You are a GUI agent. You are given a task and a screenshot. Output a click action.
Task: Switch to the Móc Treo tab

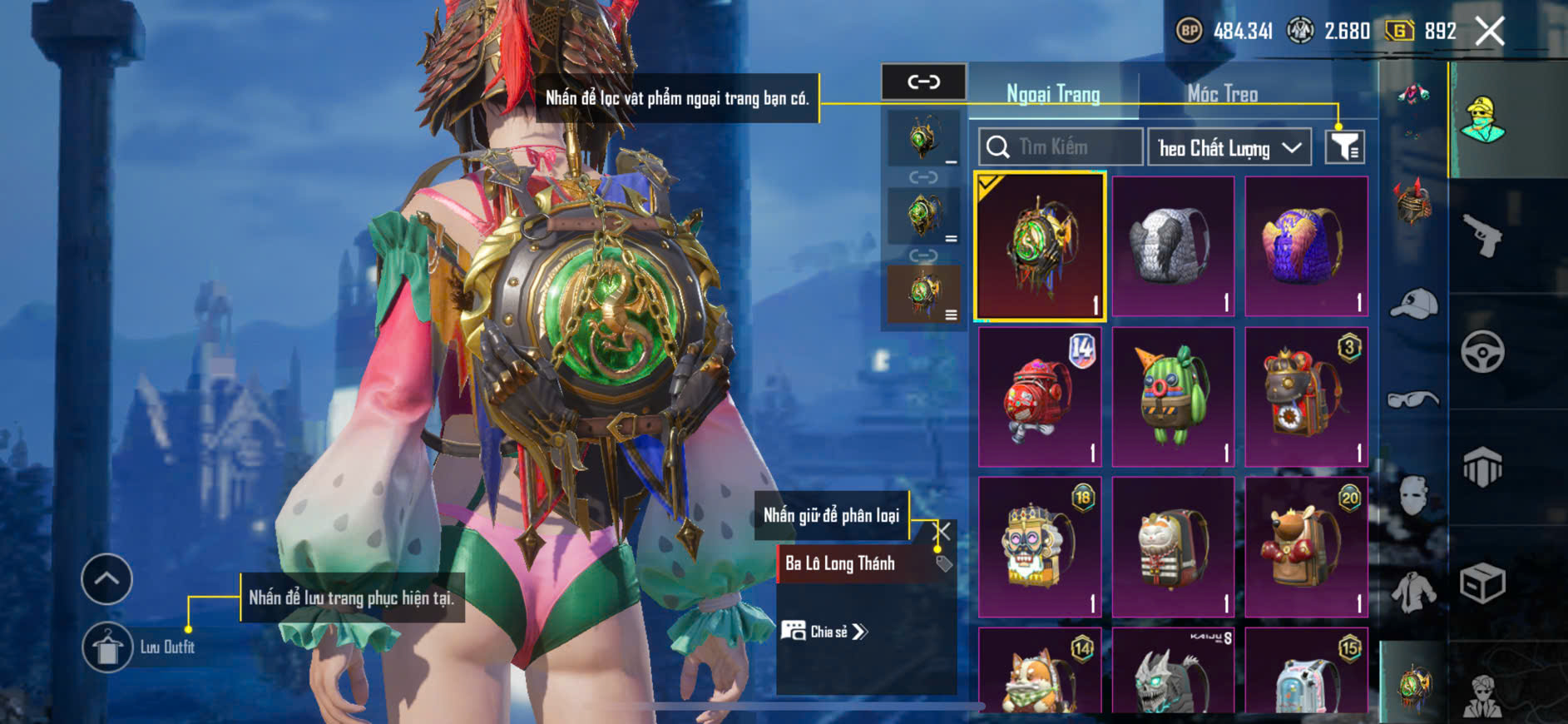point(1222,94)
